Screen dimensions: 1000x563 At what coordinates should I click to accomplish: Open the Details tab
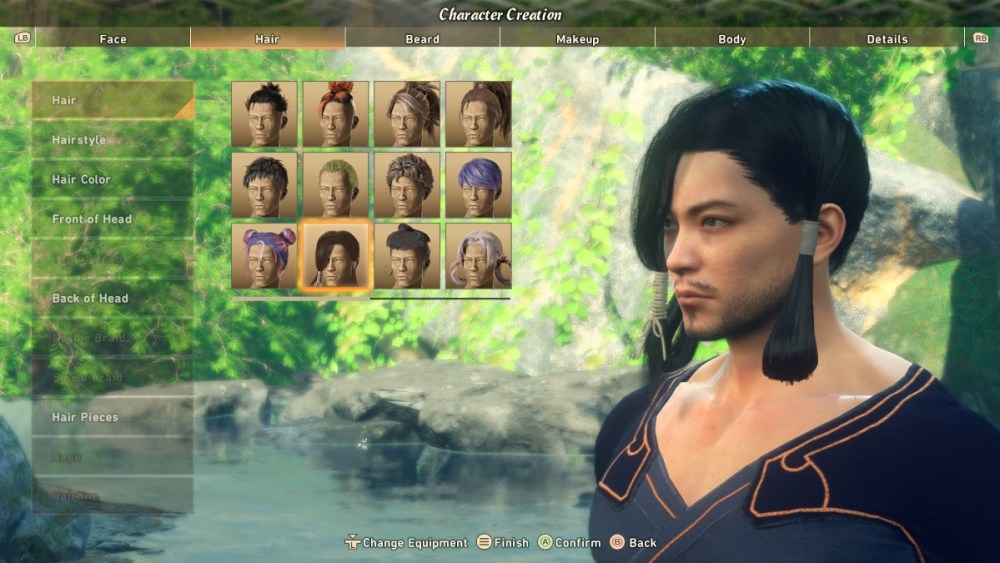(887, 39)
